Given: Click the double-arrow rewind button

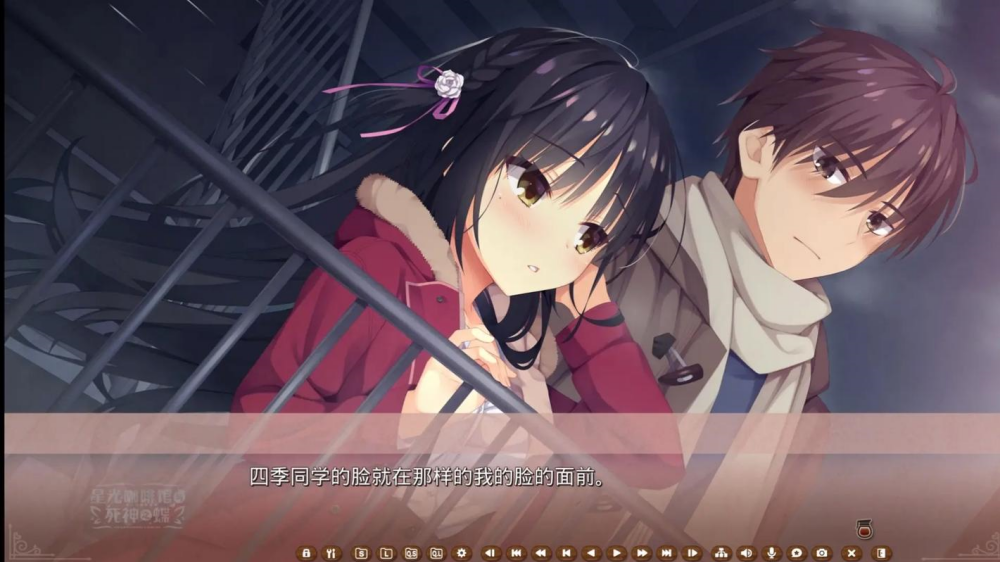Looking at the screenshot, I should coord(541,552).
